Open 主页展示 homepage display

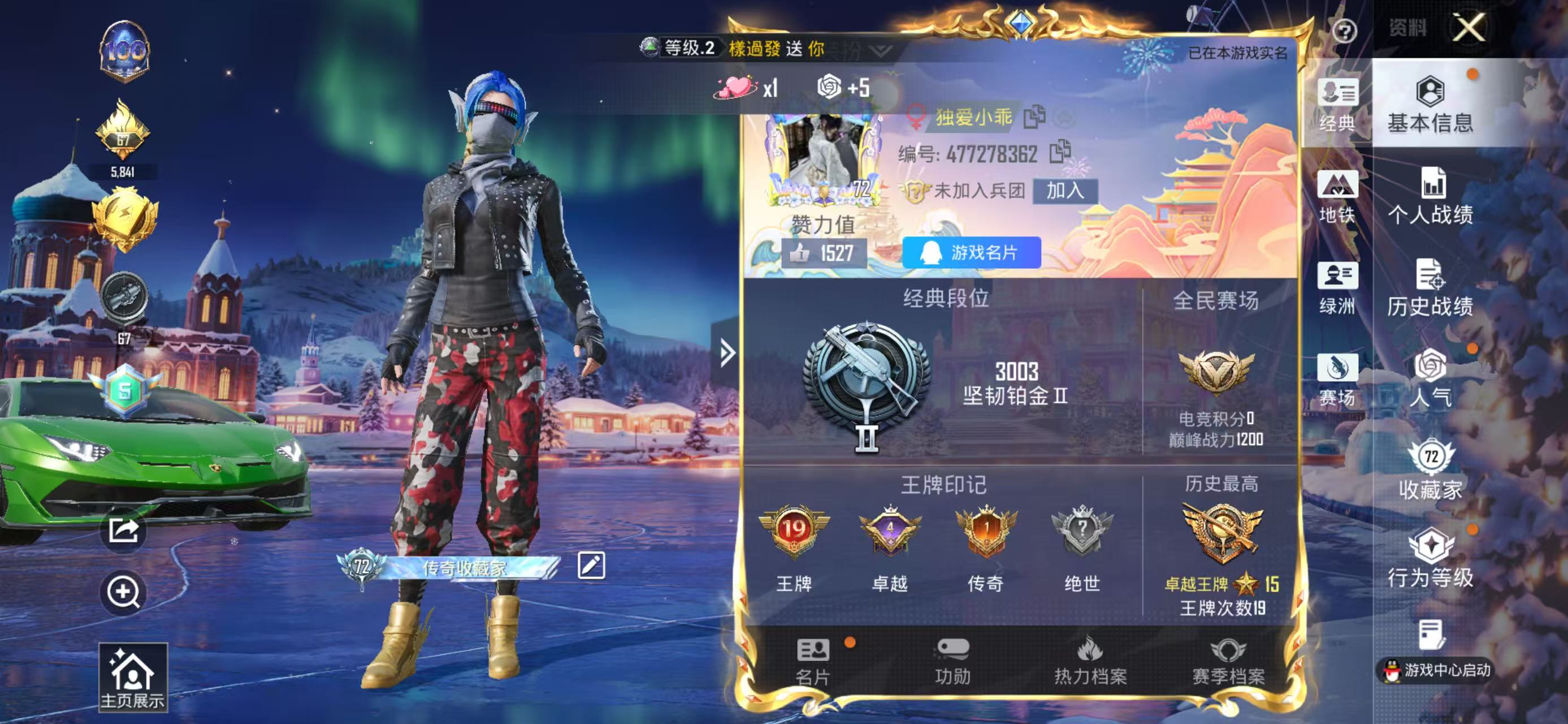133,677
